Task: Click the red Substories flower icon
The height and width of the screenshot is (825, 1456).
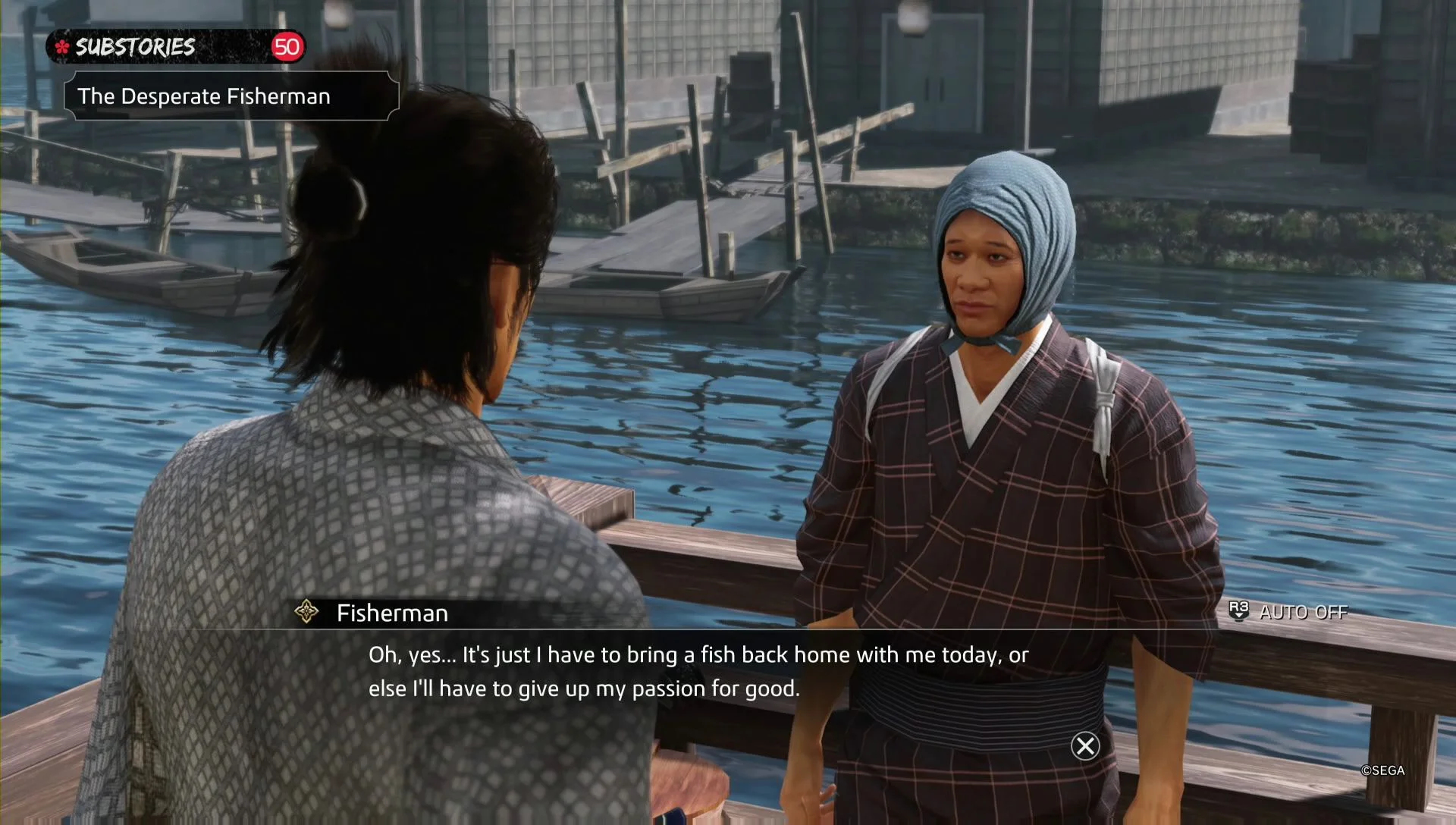Action: click(x=62, y=46)
